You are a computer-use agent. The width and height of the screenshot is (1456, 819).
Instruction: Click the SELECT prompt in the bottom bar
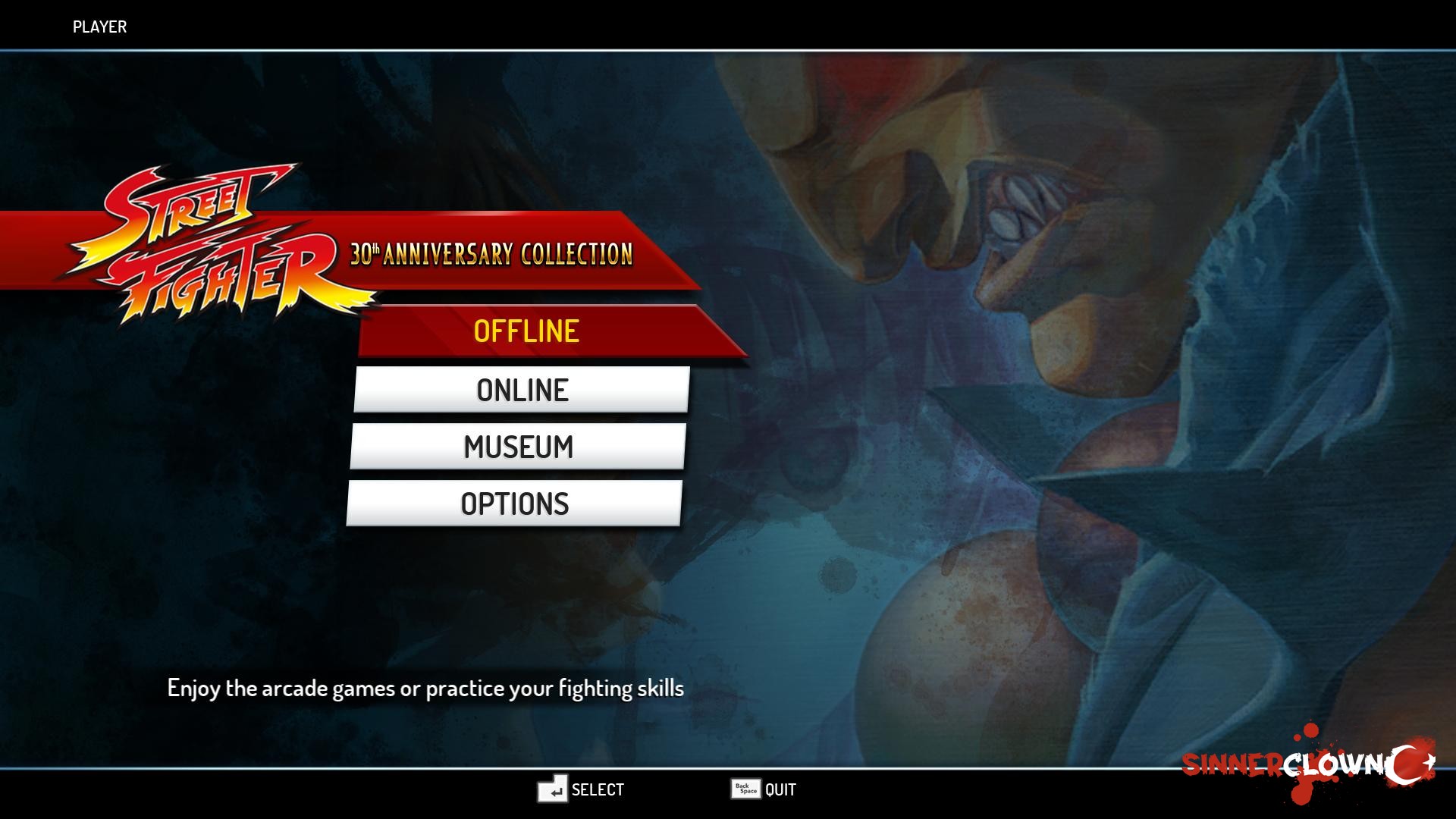pos(597,789)
